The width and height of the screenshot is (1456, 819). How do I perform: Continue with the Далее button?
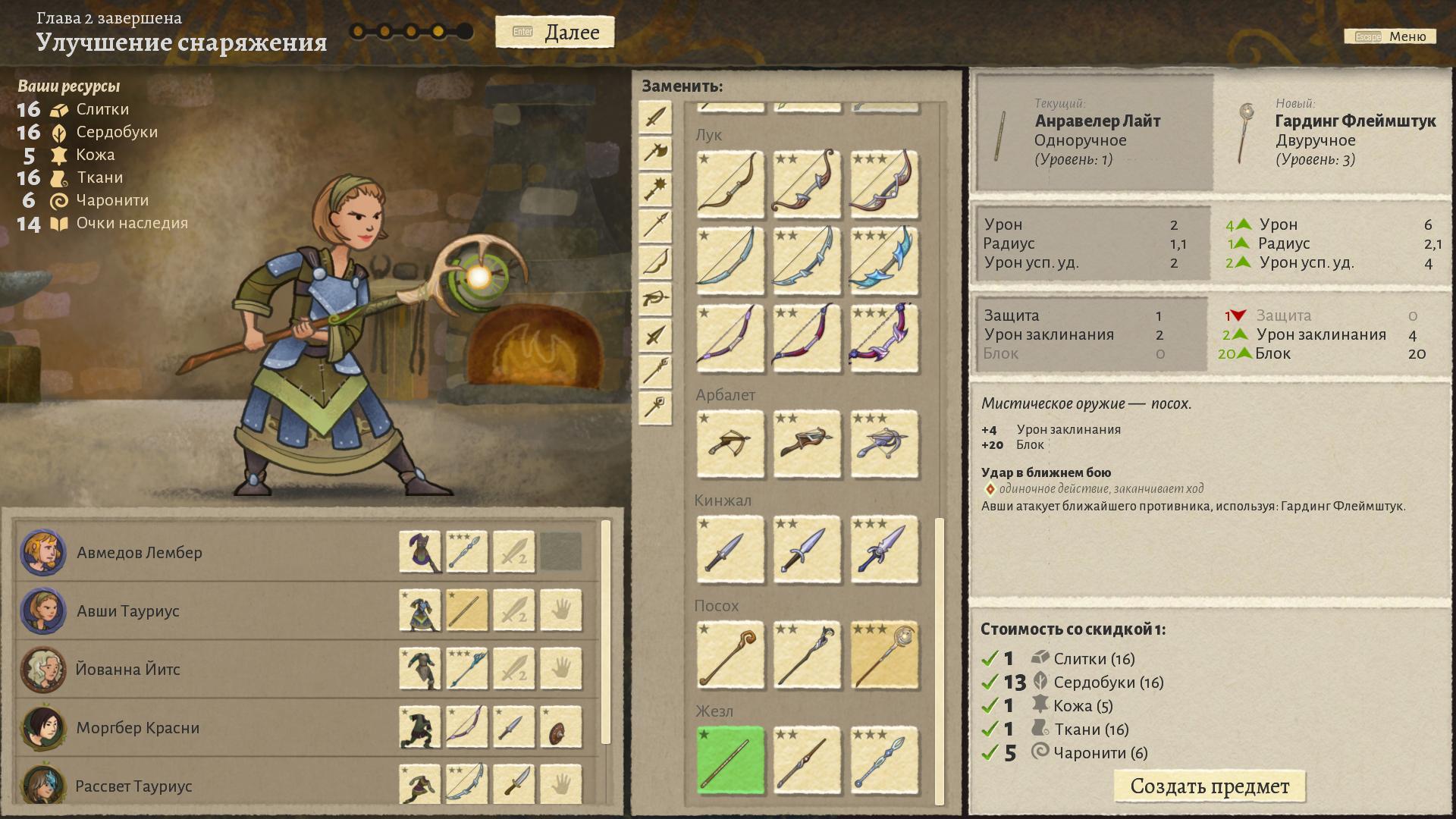coord(555,33)
